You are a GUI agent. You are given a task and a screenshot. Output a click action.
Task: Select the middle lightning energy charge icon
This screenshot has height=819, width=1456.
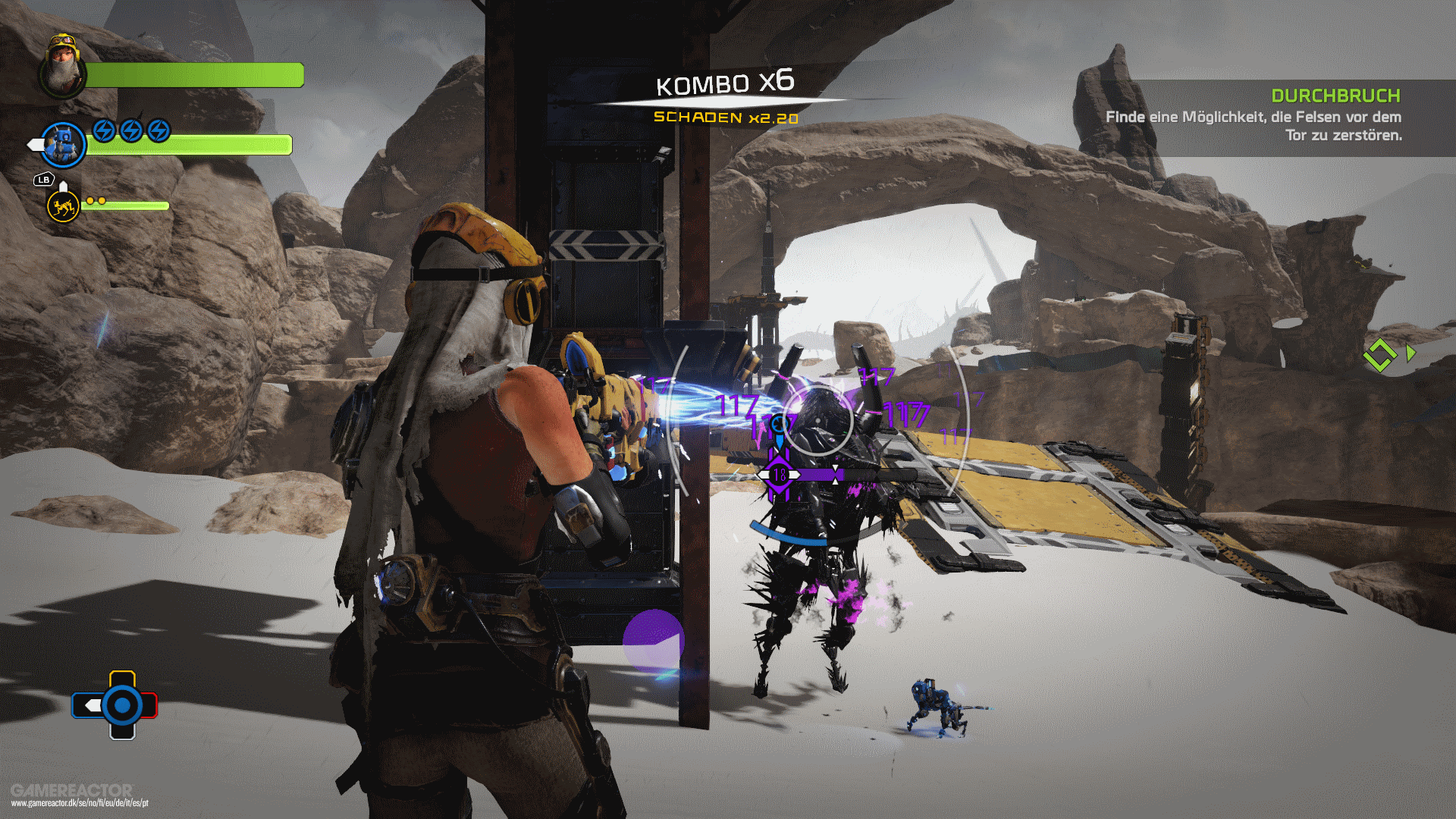pos(130,130)
